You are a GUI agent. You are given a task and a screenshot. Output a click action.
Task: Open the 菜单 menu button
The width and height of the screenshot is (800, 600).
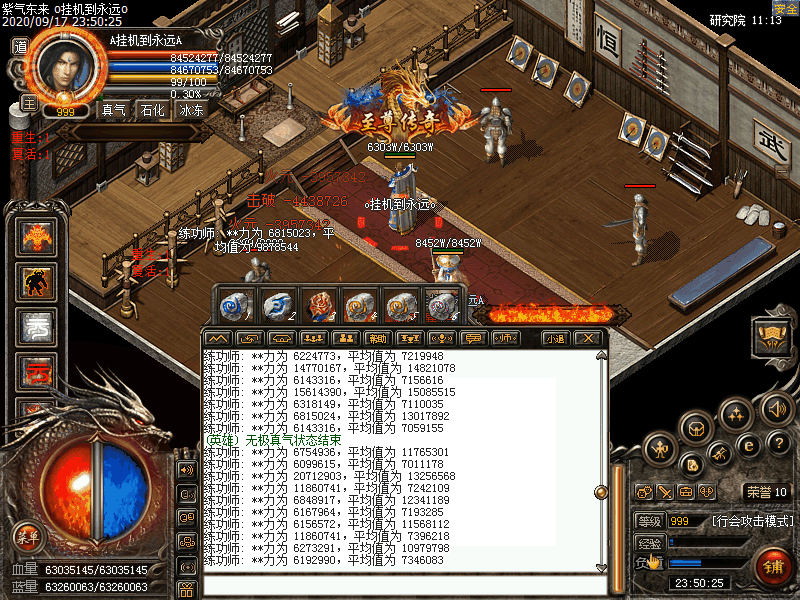pos(27,536)
